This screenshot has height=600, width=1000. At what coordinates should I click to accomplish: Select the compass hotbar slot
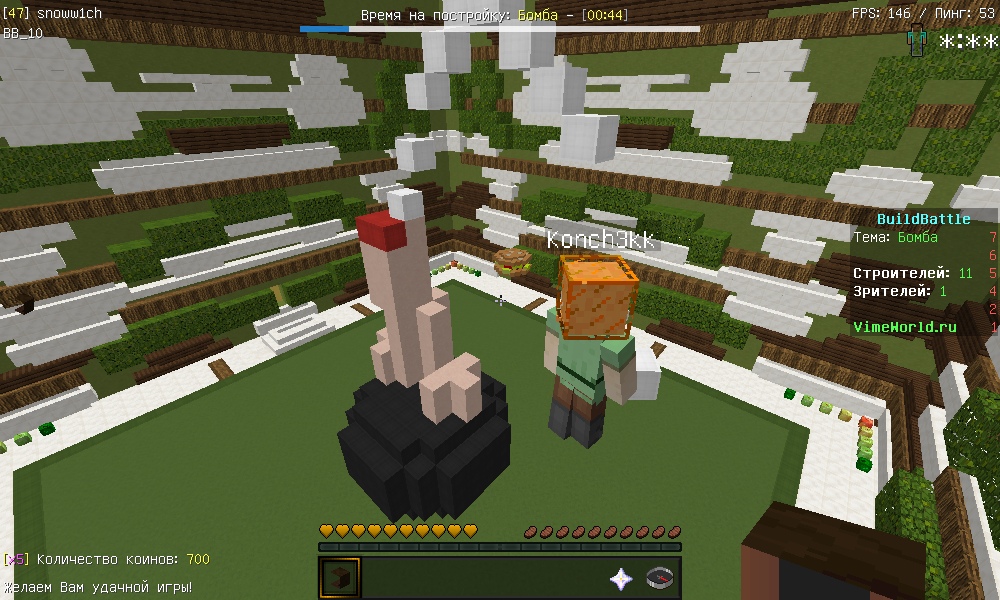pos(659,578)
